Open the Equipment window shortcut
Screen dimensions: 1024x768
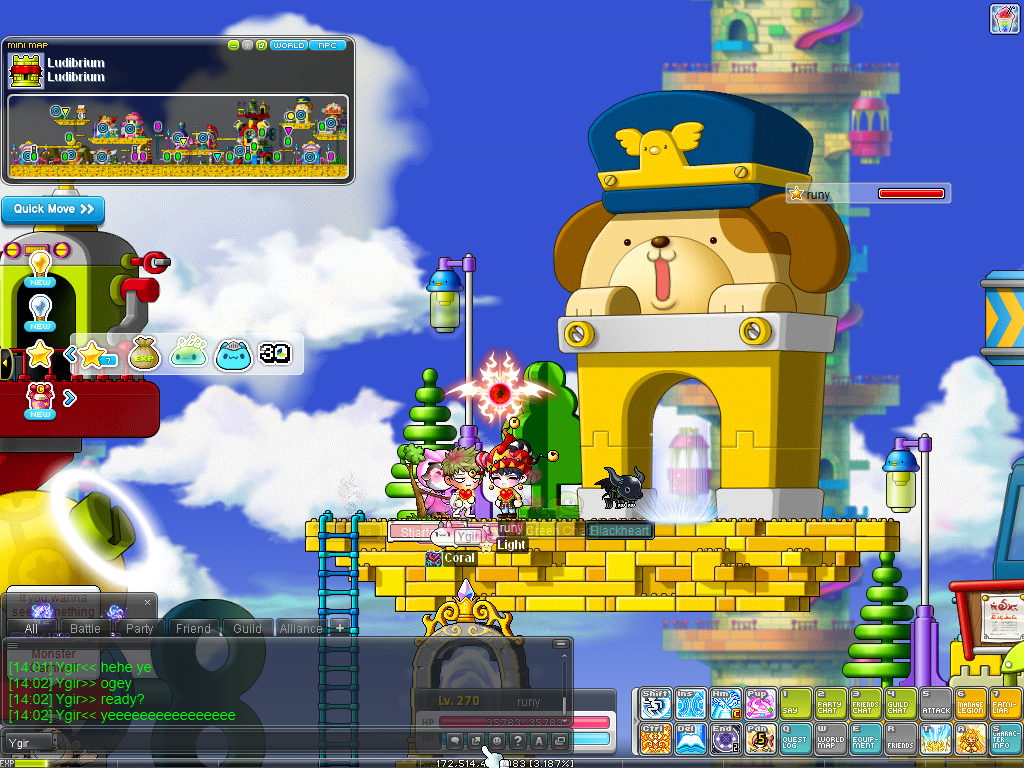(x=864, y=738)
